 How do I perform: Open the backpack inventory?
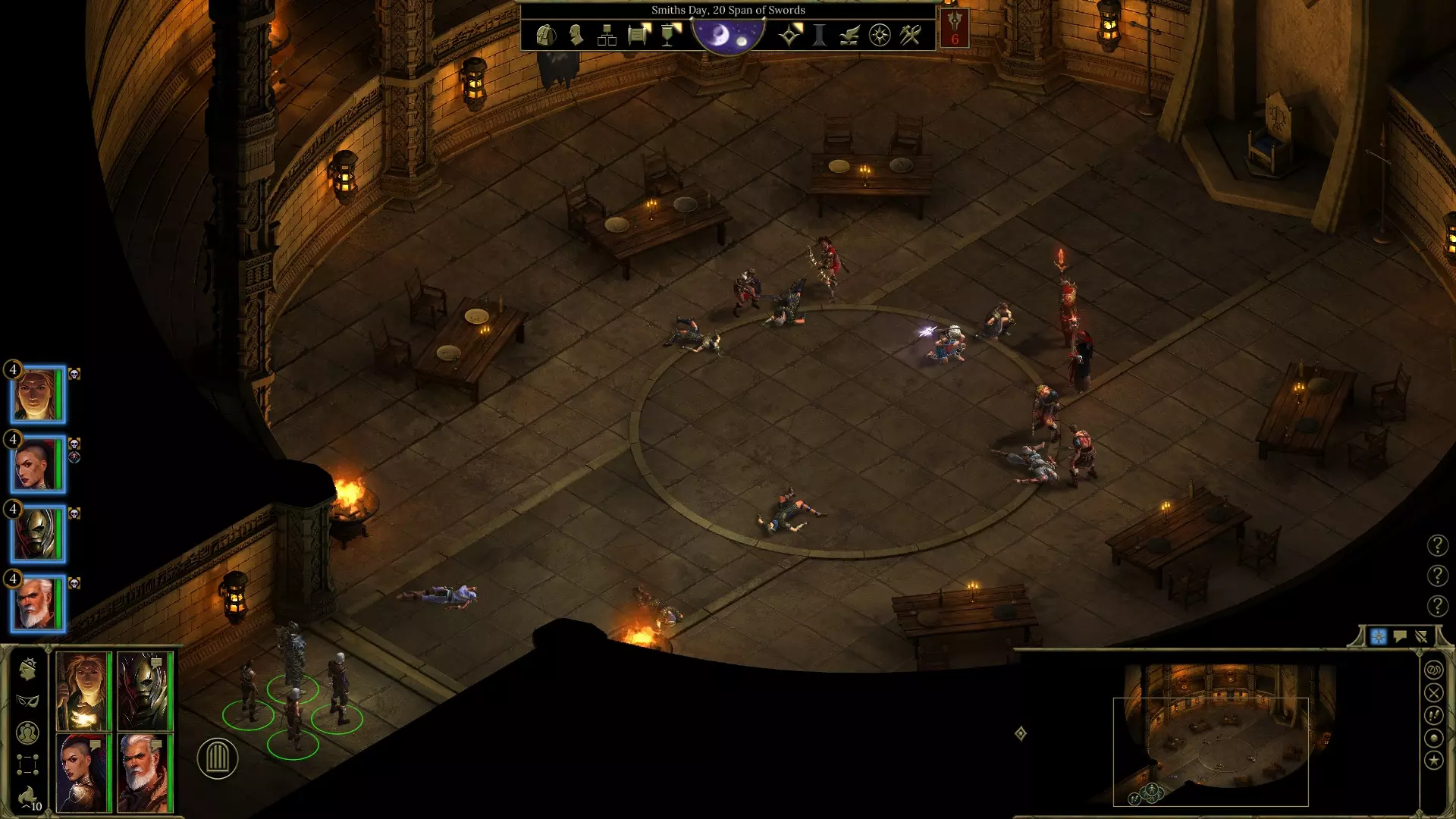(545, 35)
